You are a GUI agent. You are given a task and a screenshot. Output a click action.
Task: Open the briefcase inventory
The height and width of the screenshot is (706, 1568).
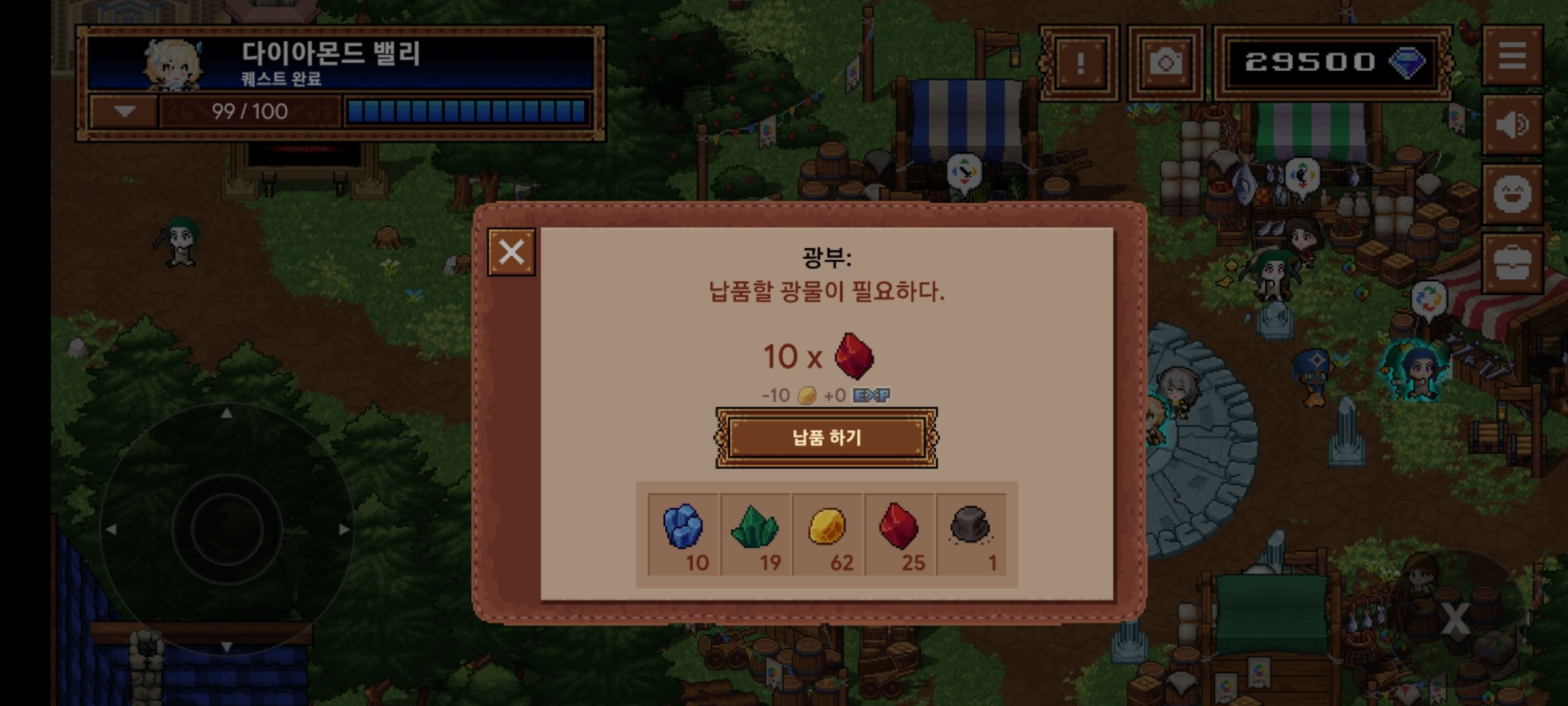[x=1512, y=263]
